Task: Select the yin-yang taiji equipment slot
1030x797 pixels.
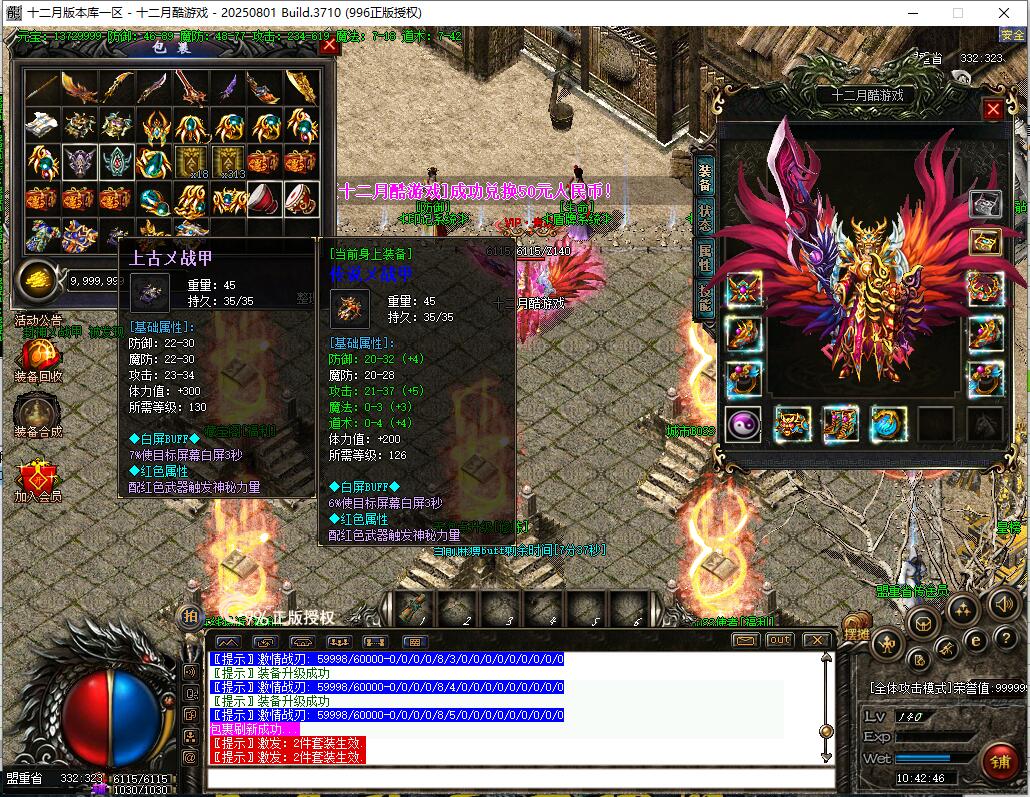Action: tap(743, 425)
